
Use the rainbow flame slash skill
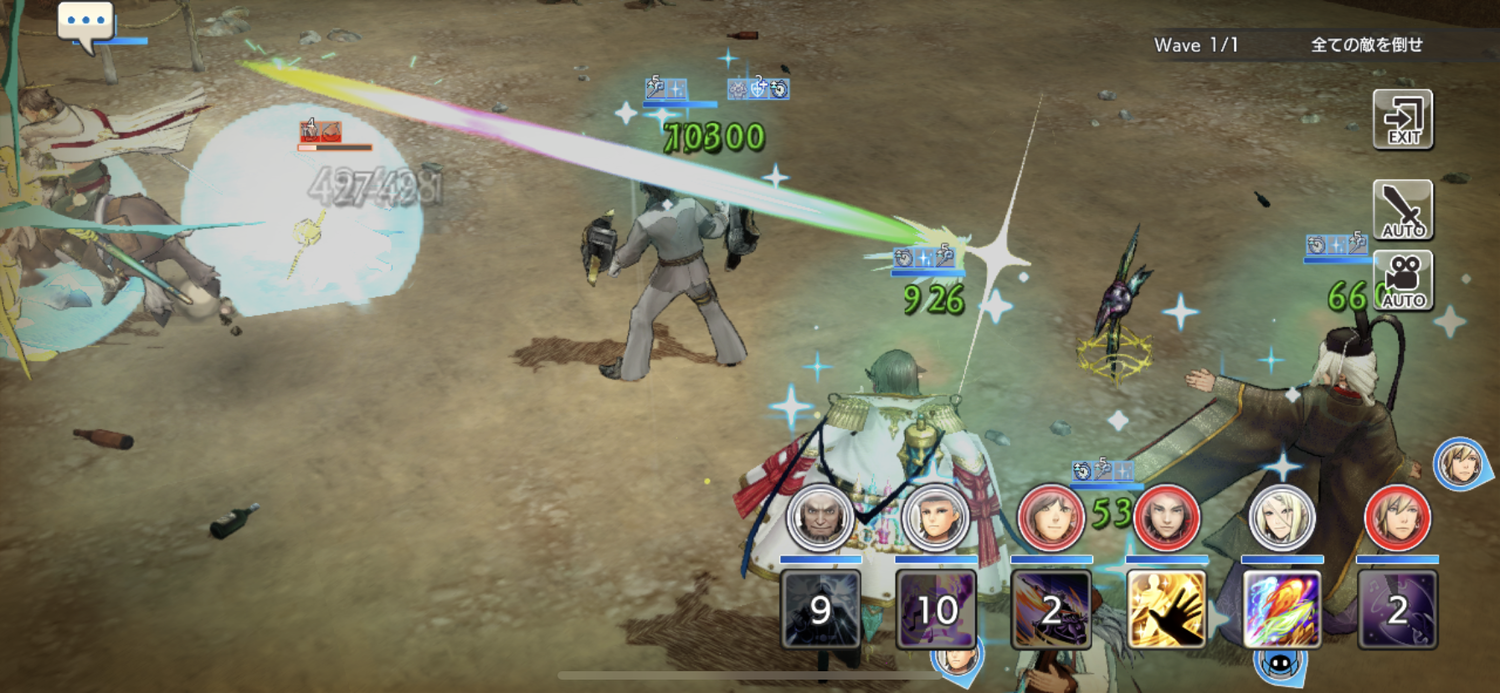[x=1282, y=608]
